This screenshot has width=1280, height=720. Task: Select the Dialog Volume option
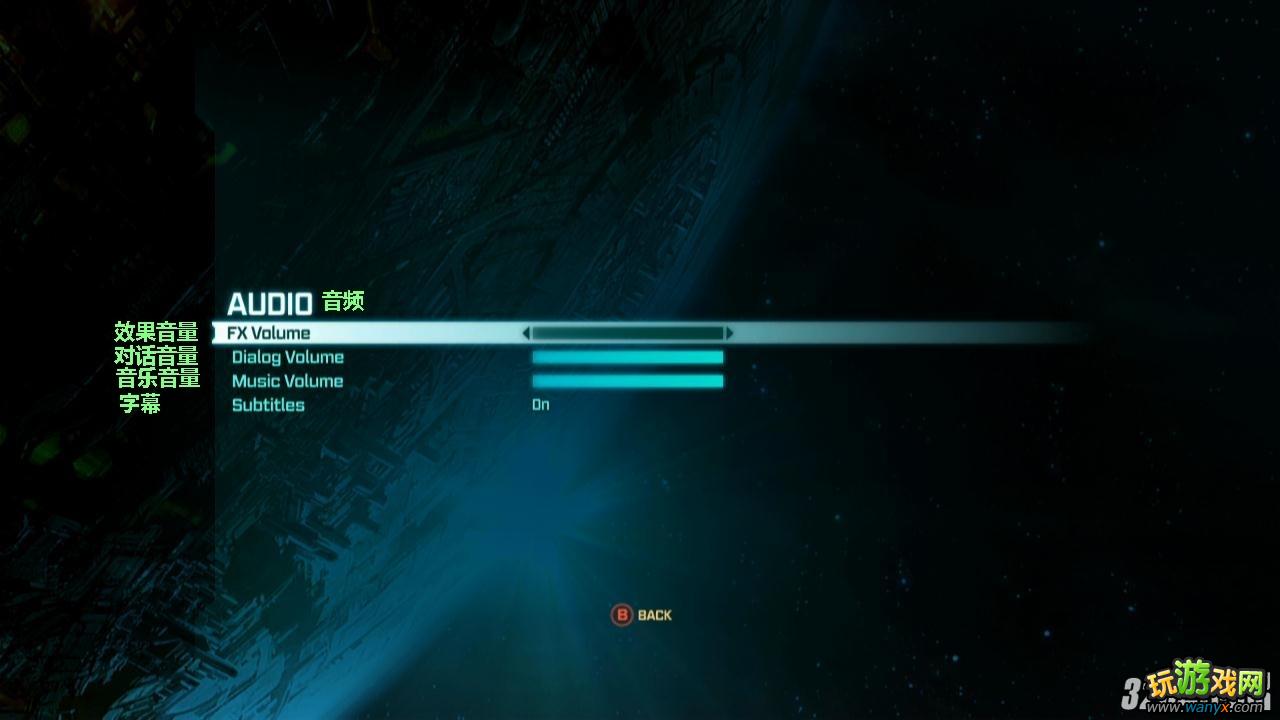[288, 356]
